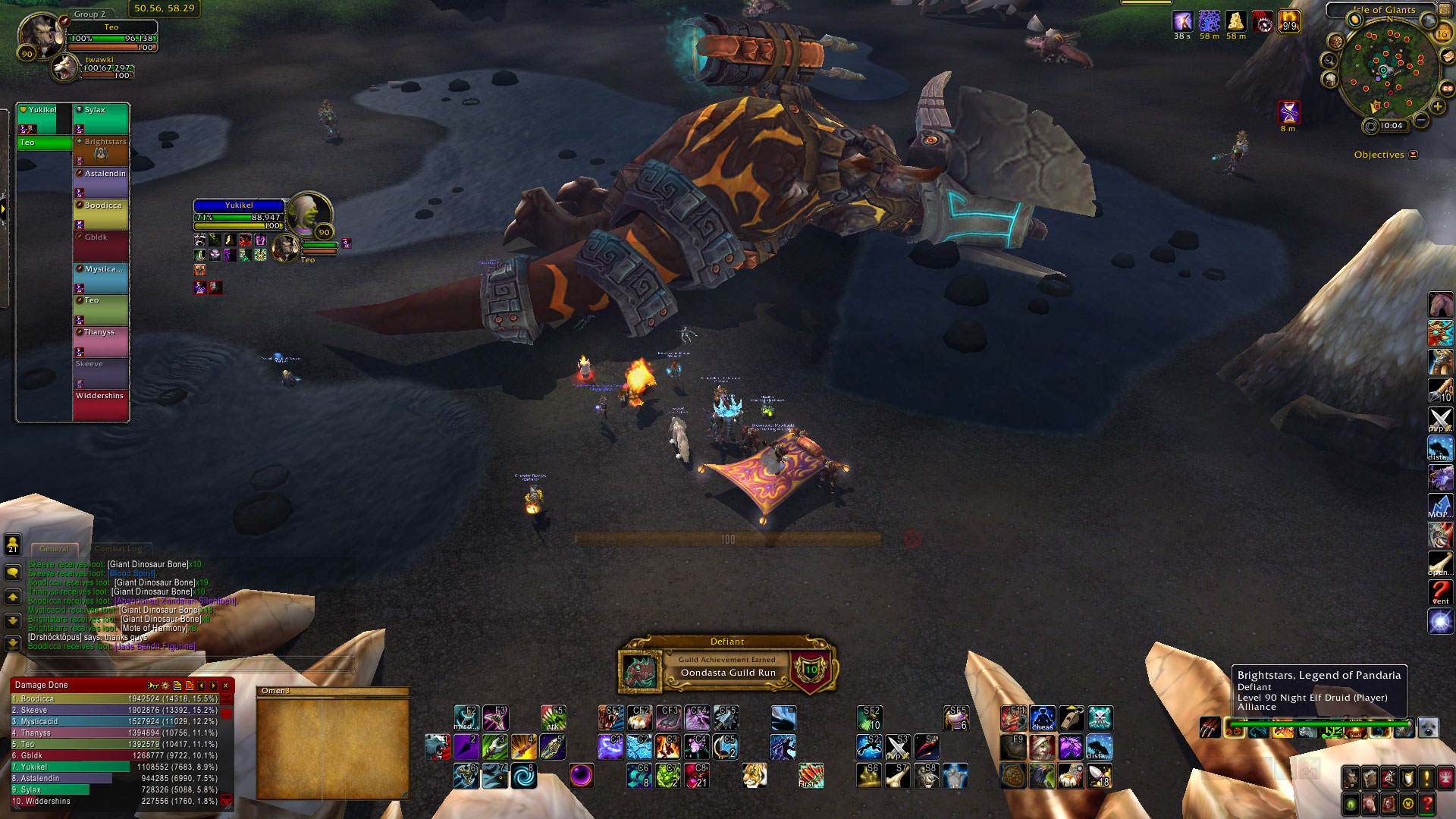
Task: Select Boodicca's row in Damage Done
Action: pyautogui.click(x=114, y=698)
